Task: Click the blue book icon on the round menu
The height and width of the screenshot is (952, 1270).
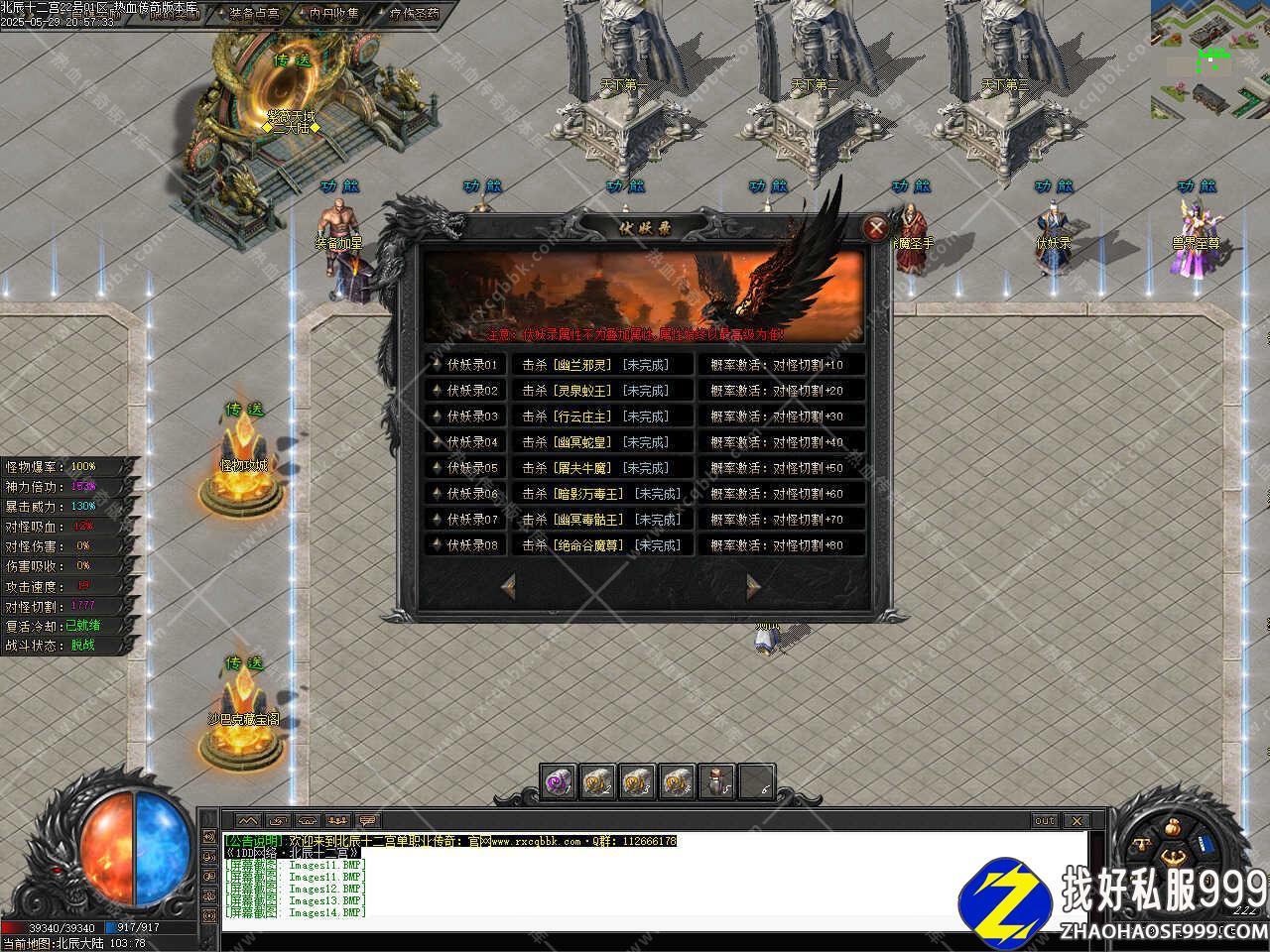Action: [x=1206, y=844]
